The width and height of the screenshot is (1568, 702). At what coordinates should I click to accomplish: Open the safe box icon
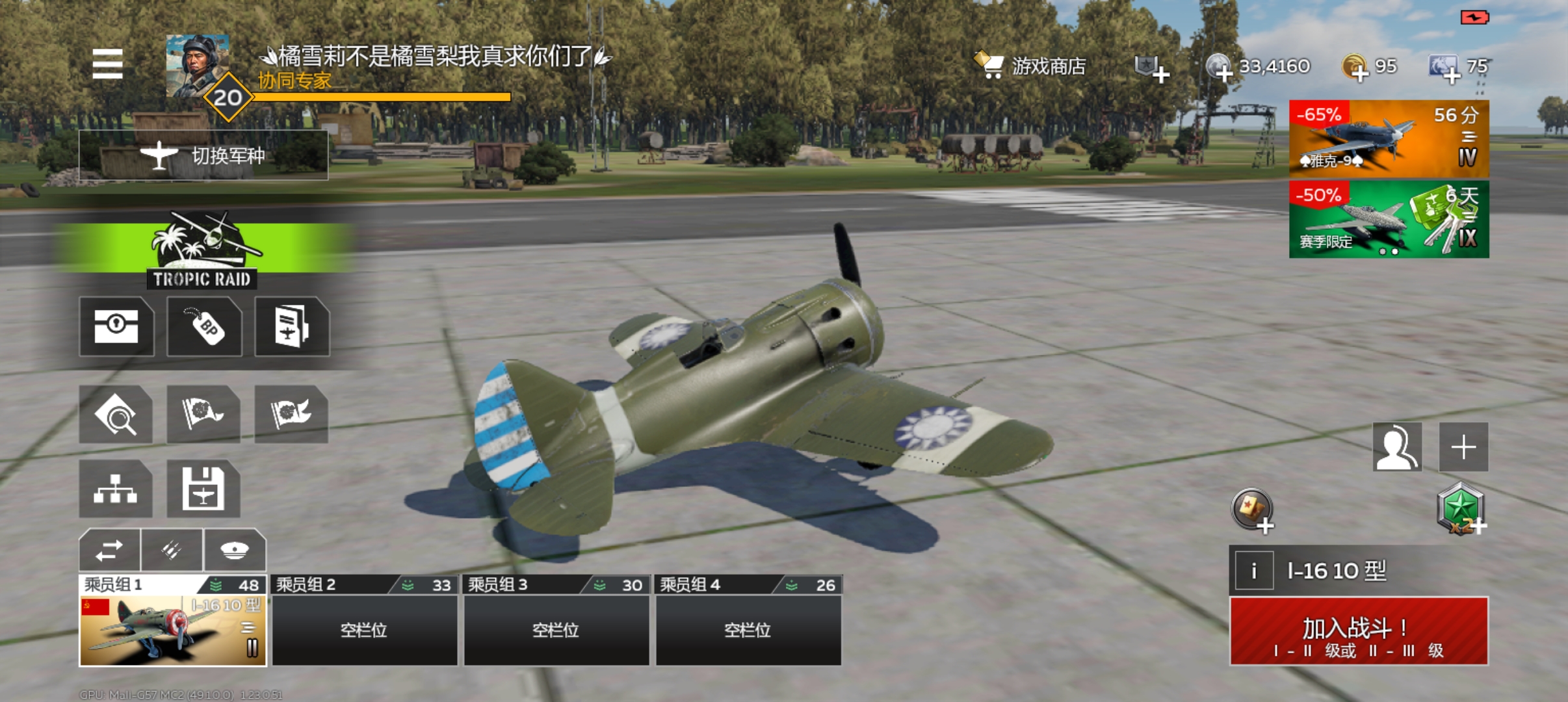[x=116, y=326]
